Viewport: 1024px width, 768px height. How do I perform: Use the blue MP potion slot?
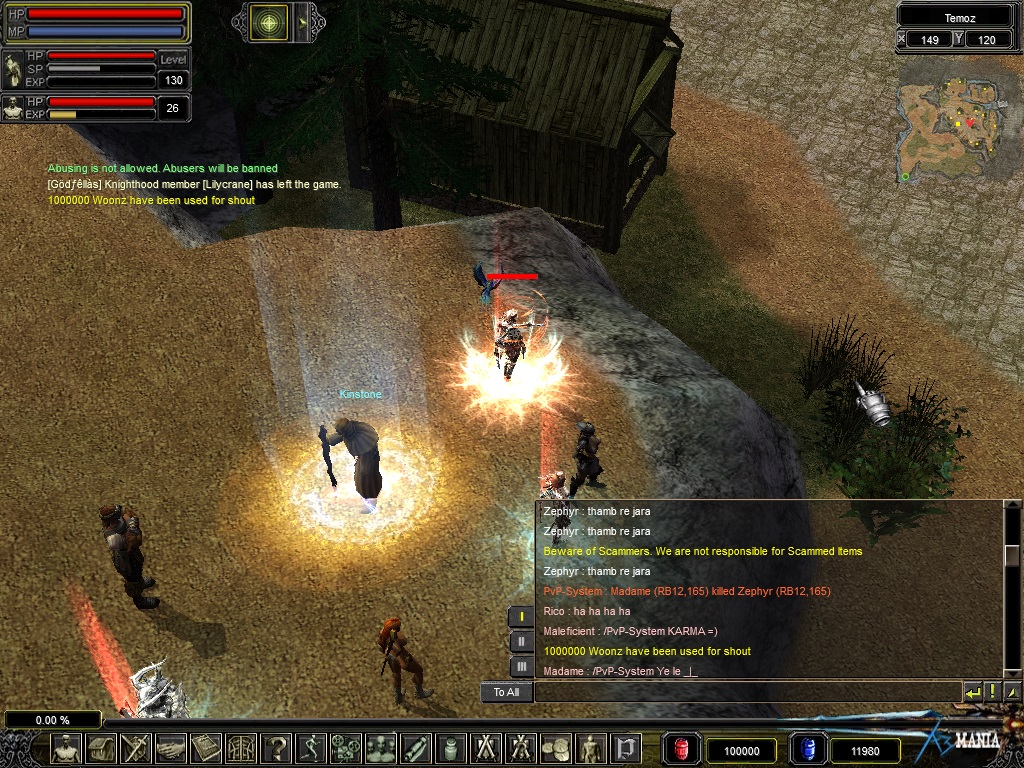tap(806, 750)
